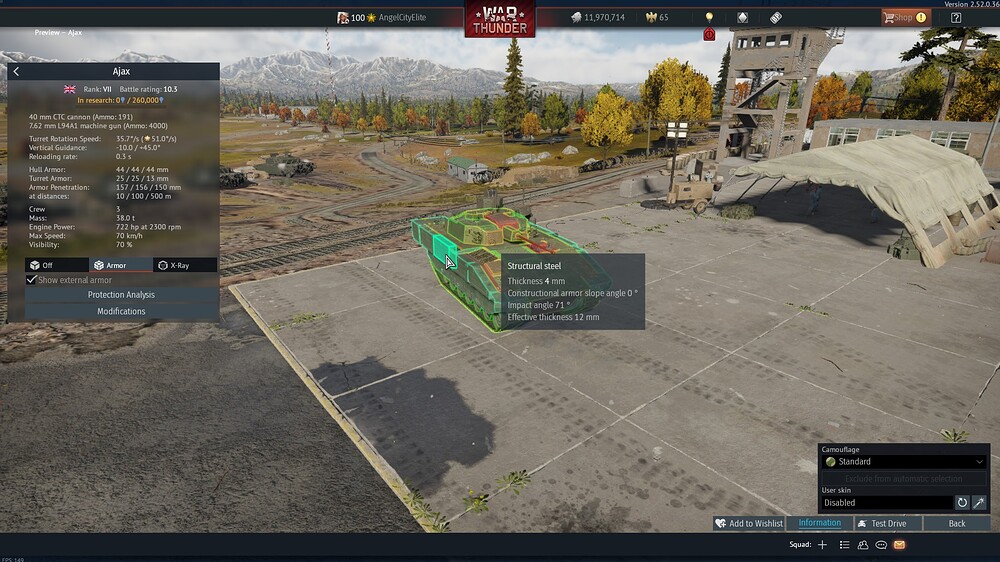This screenshot has height=562, width=1000.
Task: Toggle the Show external armor checkbox
Action: [x=32, y=280]
